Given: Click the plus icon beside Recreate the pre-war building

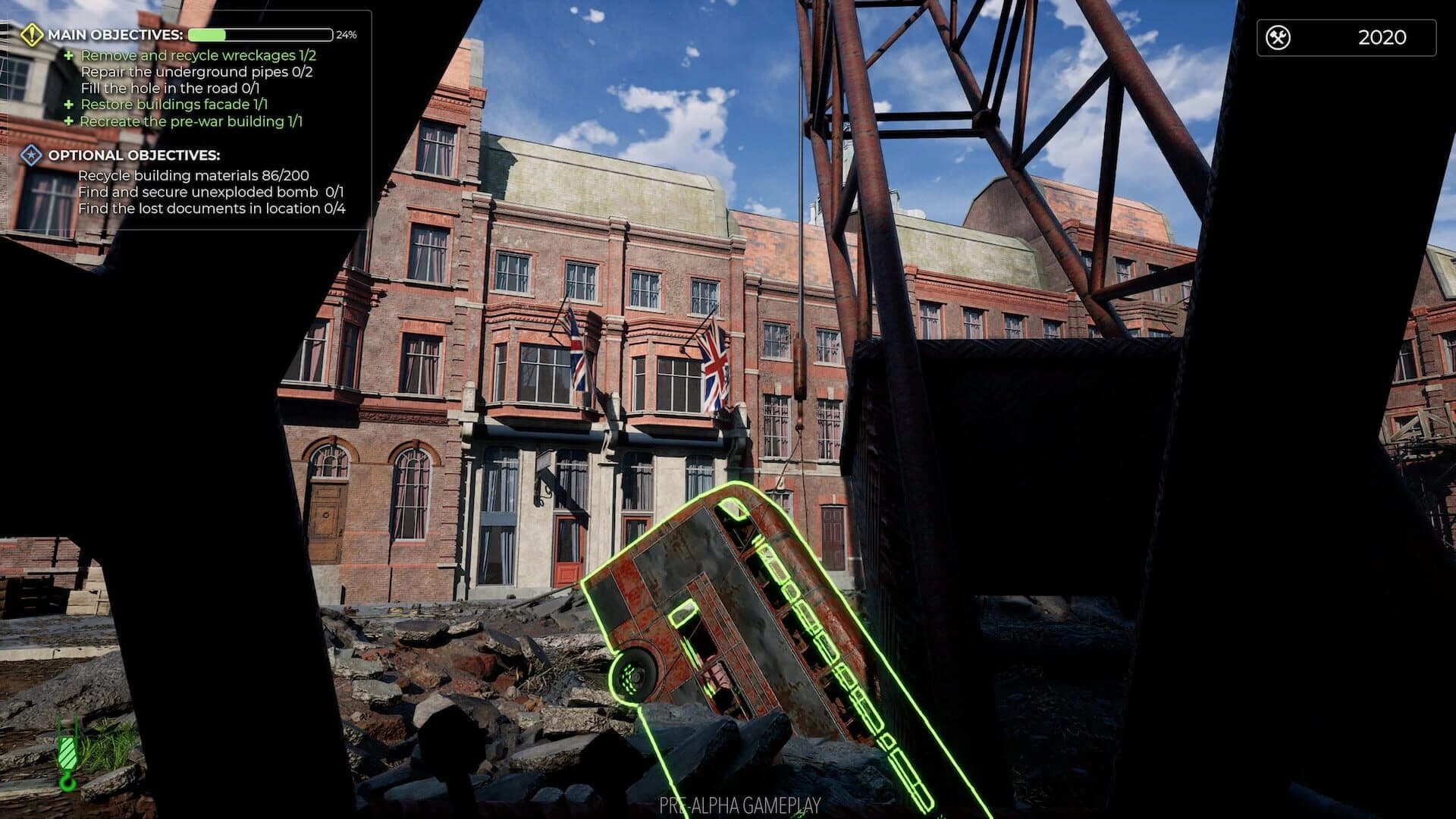Looking at the screenshot, I should coord(69,121).
